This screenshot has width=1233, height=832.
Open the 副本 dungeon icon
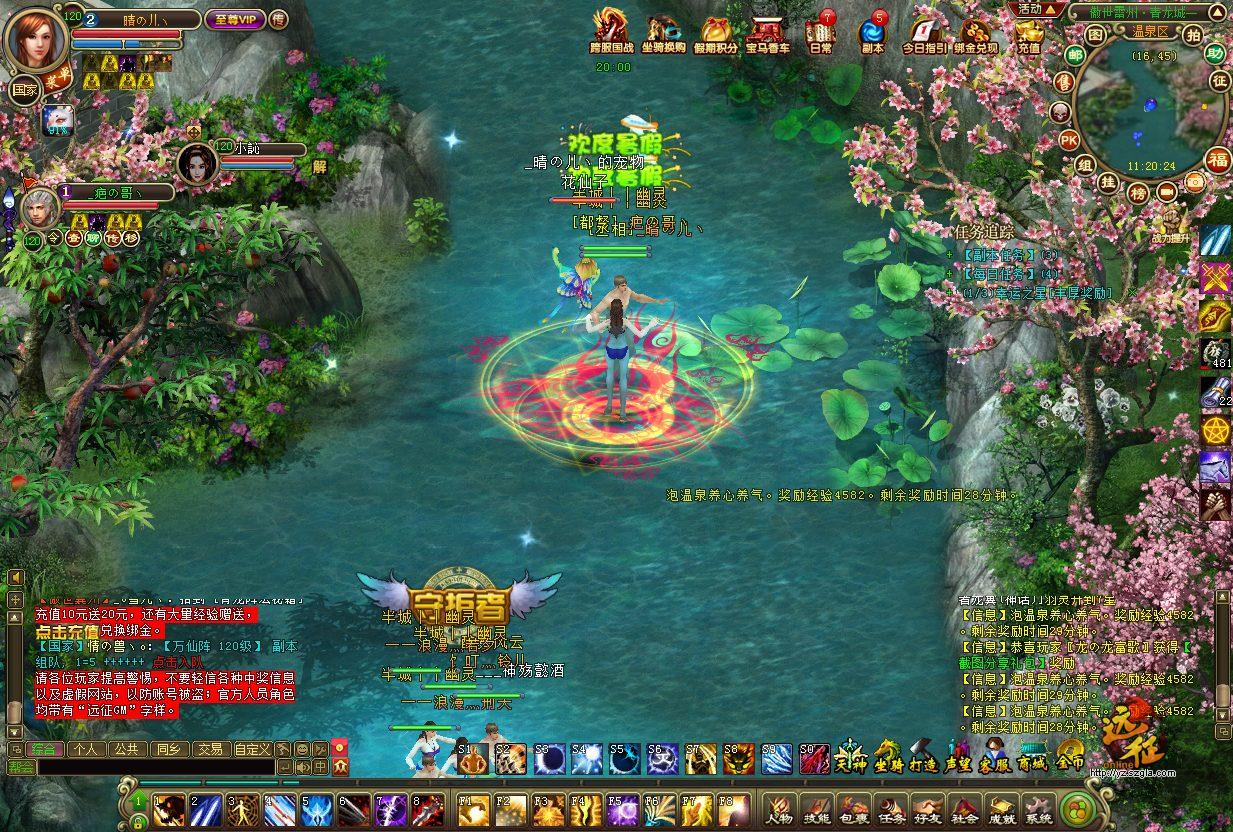[872, 30]
